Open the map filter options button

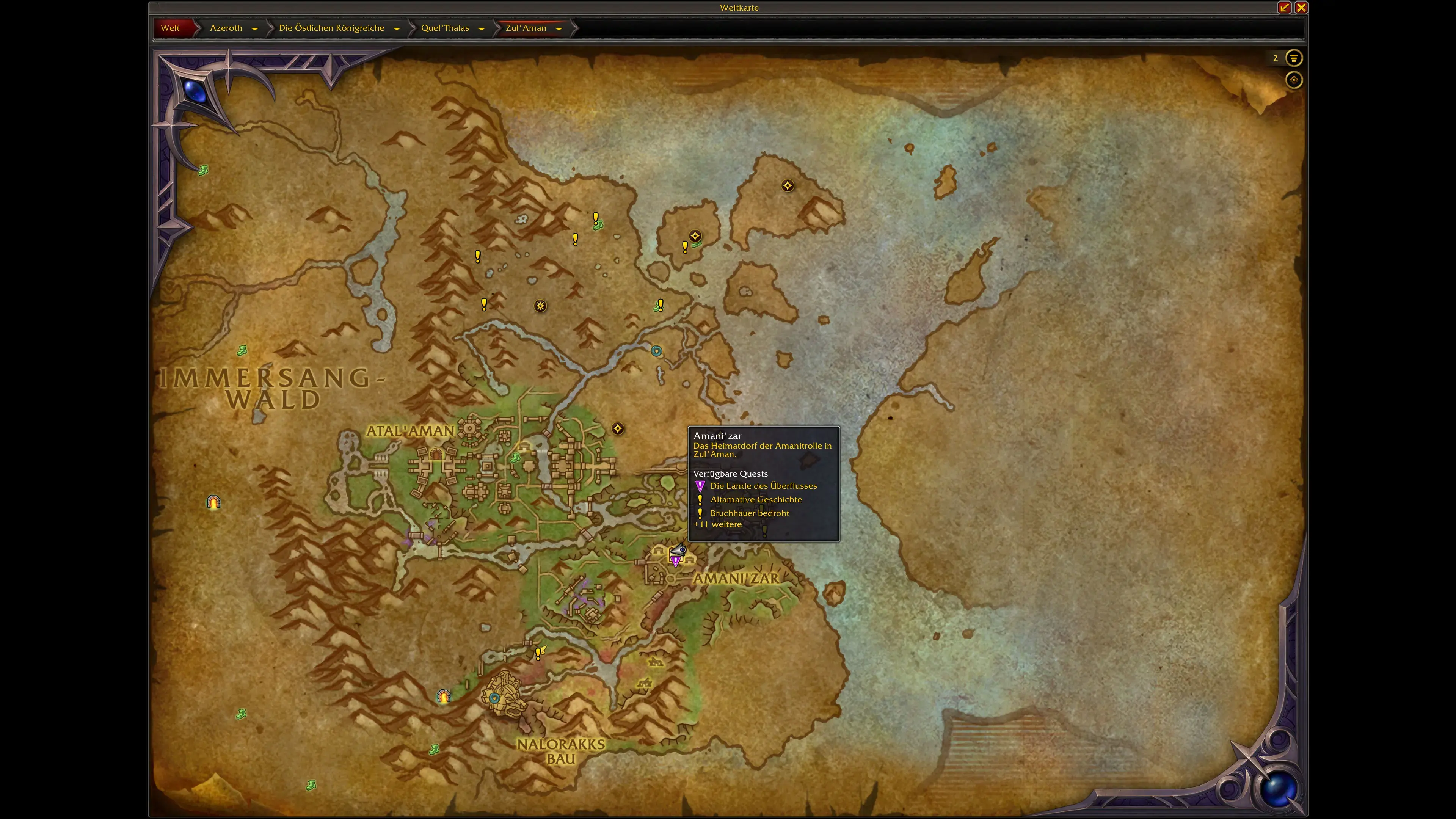(x=1294, y=58)
